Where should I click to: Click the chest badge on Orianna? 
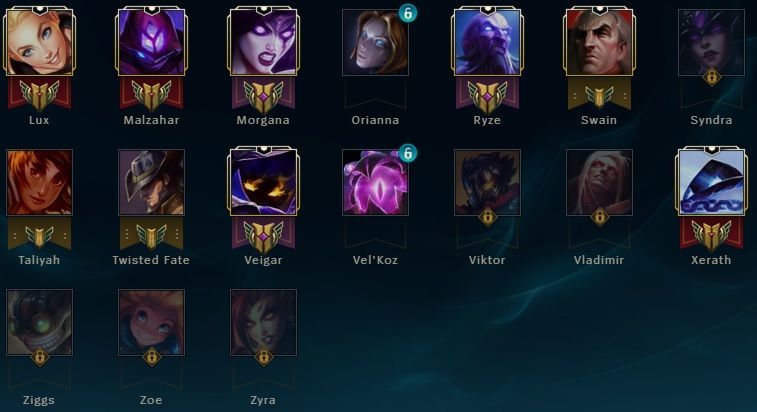407,13
